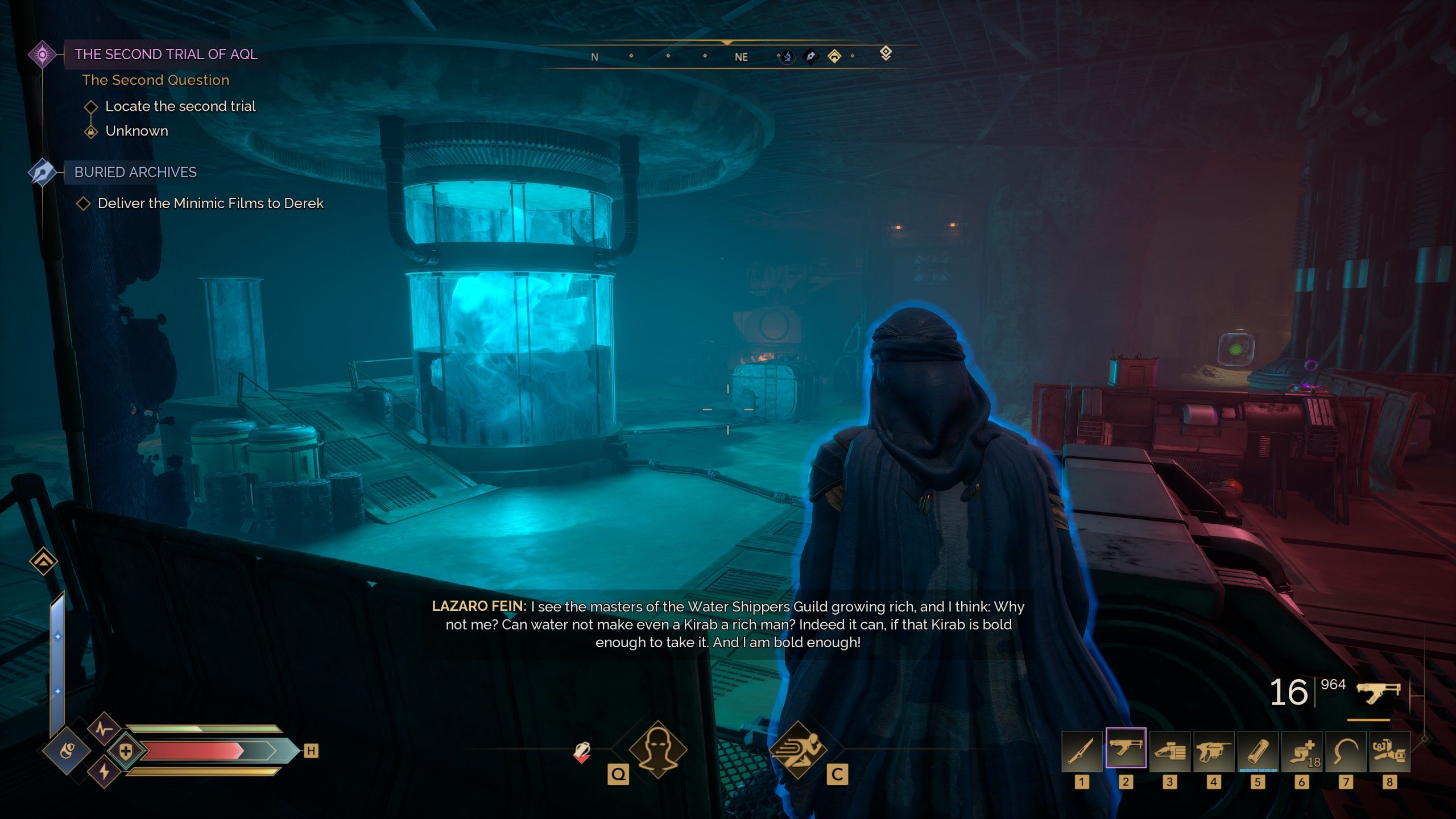Screen dimensions: 1456x819
Task: Click the Locate the second trial objective
Action: pyautogui.click(x=180, y=106)
